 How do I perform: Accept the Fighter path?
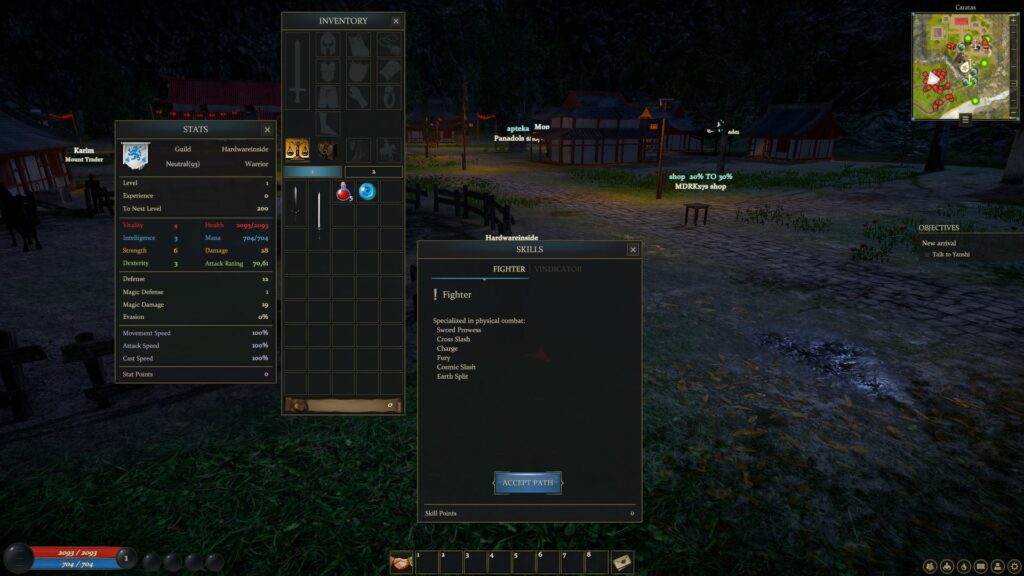pos(527,483)
